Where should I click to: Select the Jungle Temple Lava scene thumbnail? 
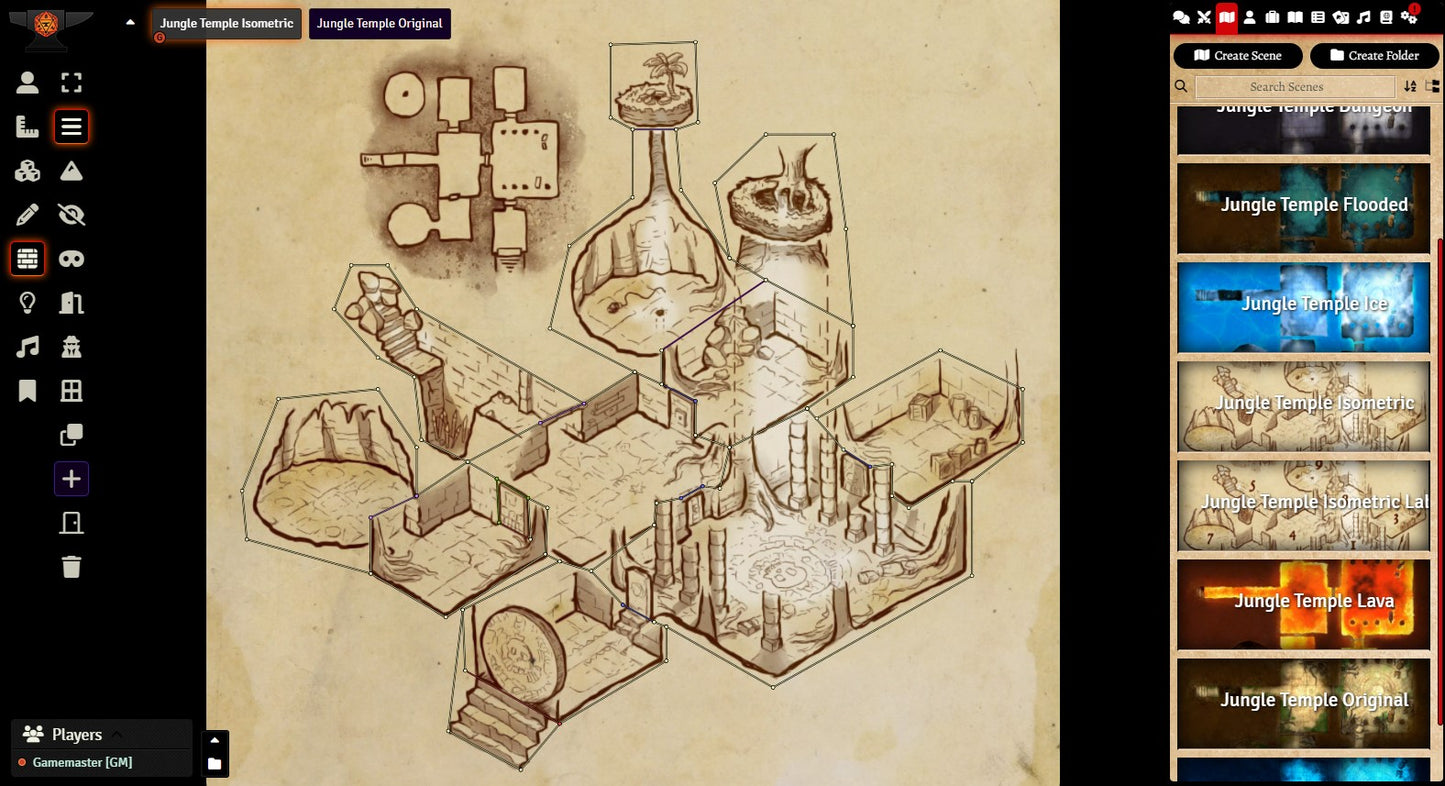coord(1303,602)
